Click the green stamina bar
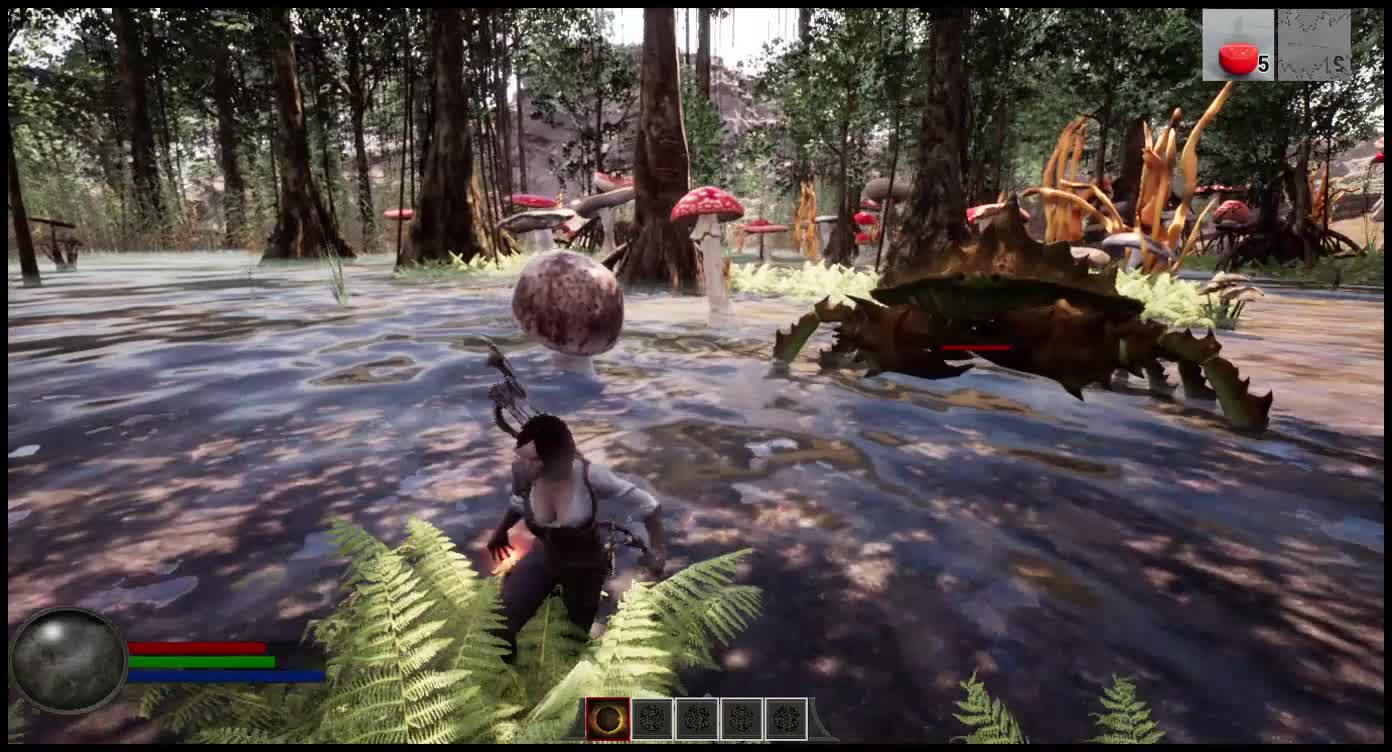The height and width of the screenshot is (752, 1392). click(x=200, y=662)
